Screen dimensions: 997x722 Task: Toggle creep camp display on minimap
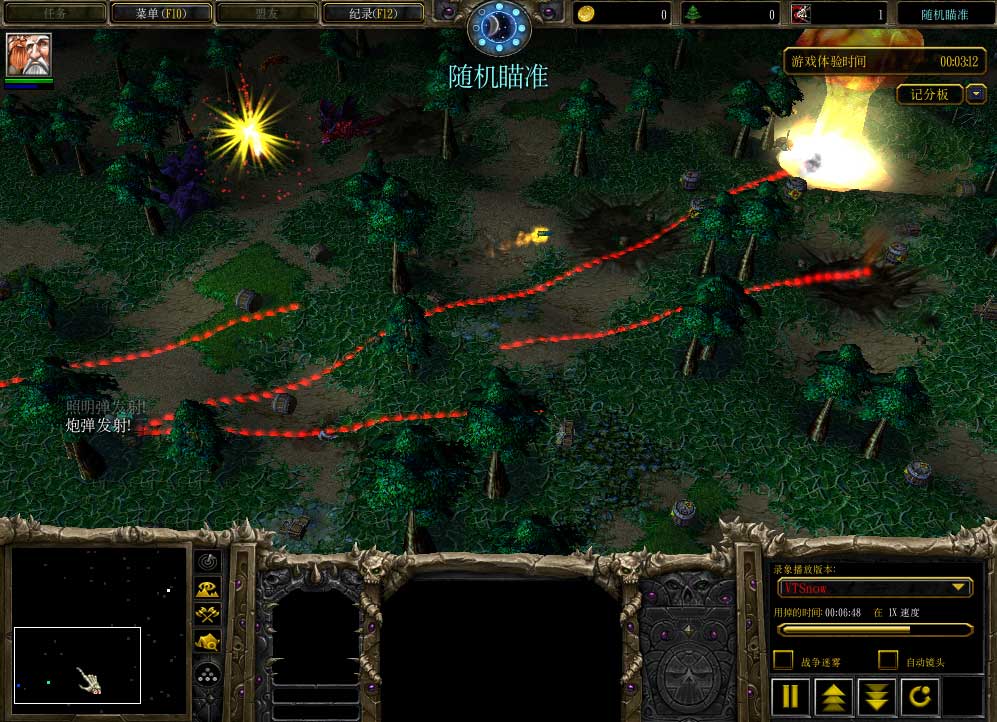tap(208, 642)
